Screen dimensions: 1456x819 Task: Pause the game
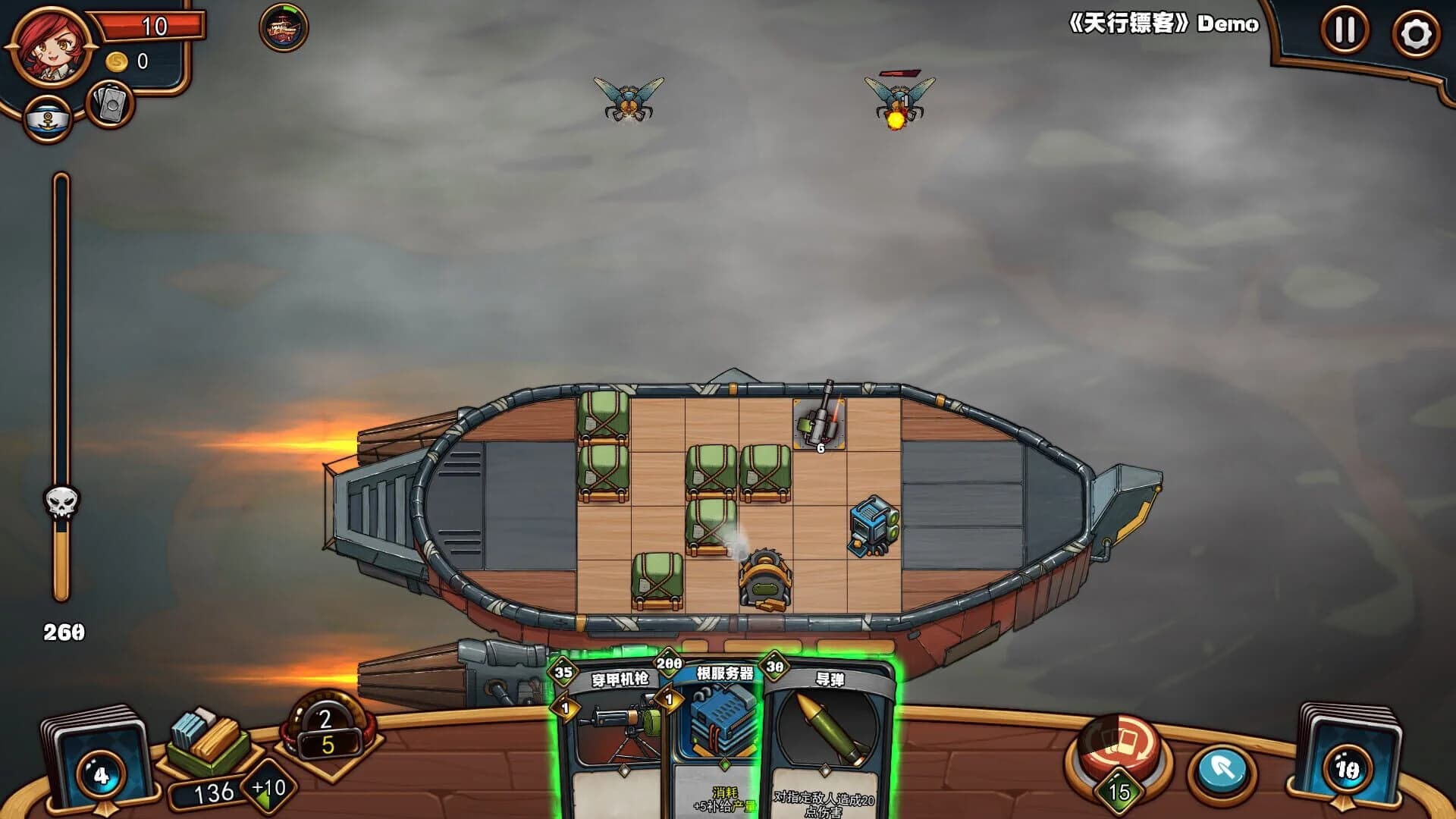click(x=1346, y=29)
